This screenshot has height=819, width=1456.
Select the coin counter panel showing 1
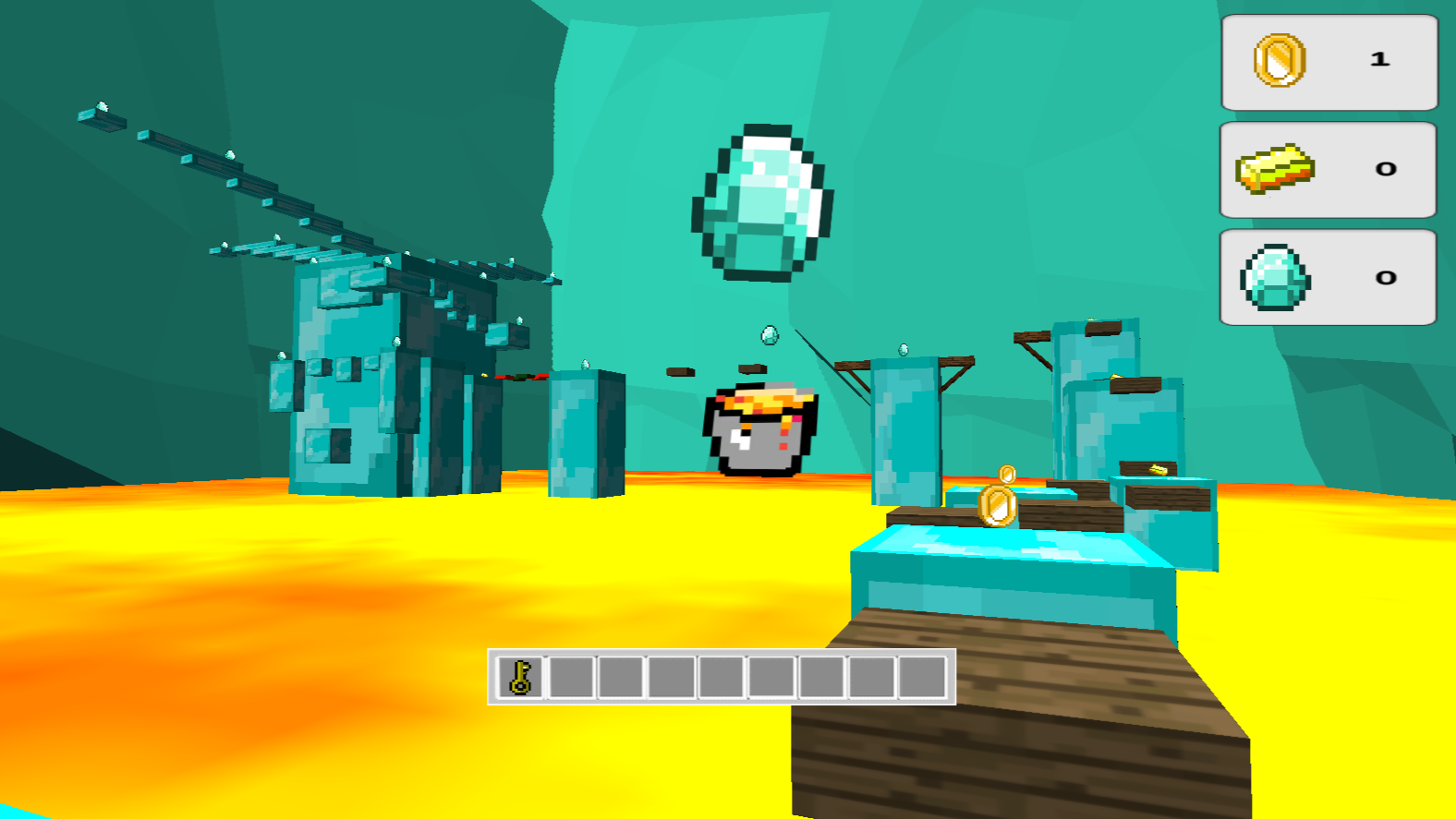(1328, 59)
